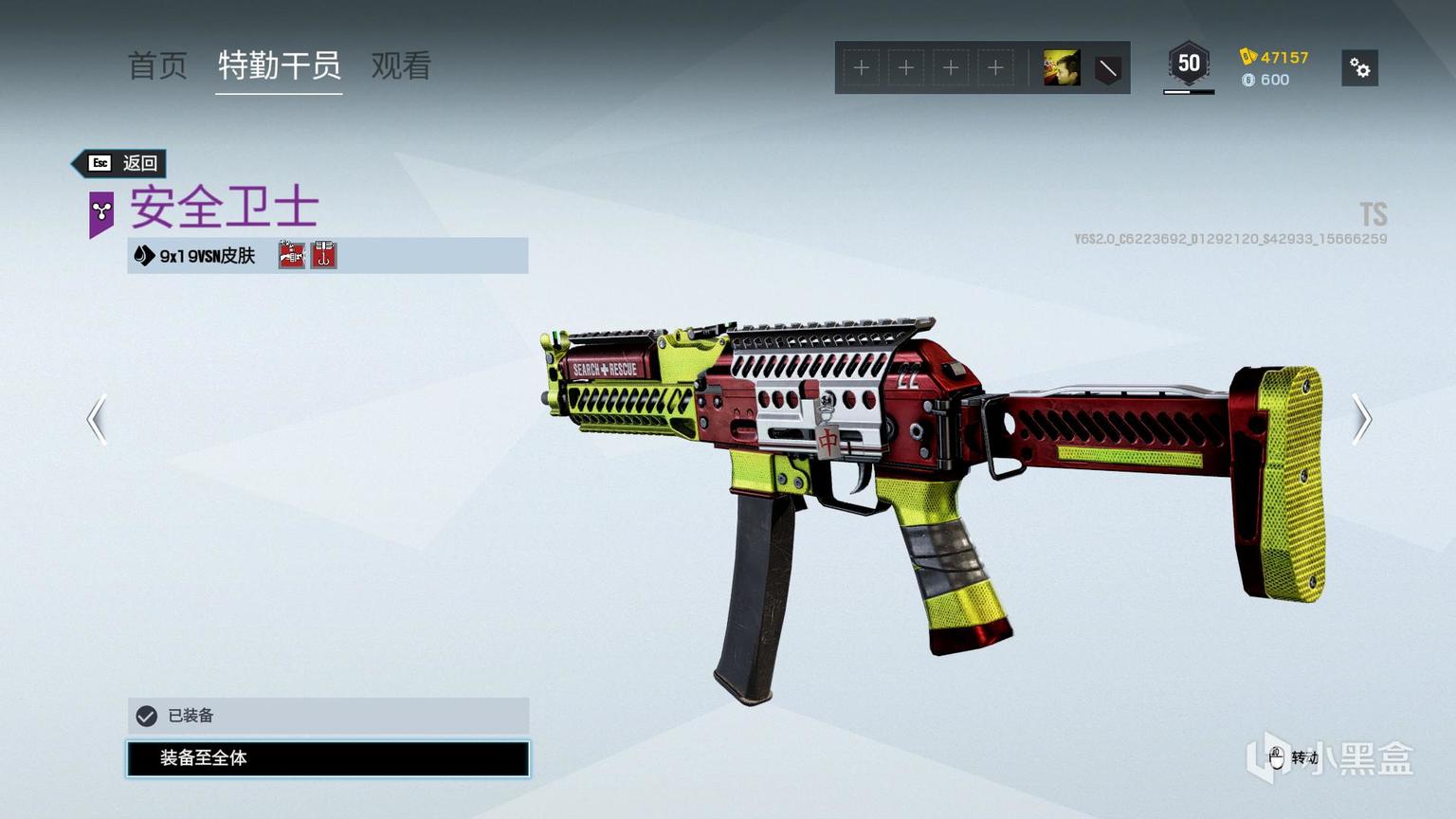1456x819 pixels.
Task: Open the 特勤干员 operators tab
Action: (279, 66)
